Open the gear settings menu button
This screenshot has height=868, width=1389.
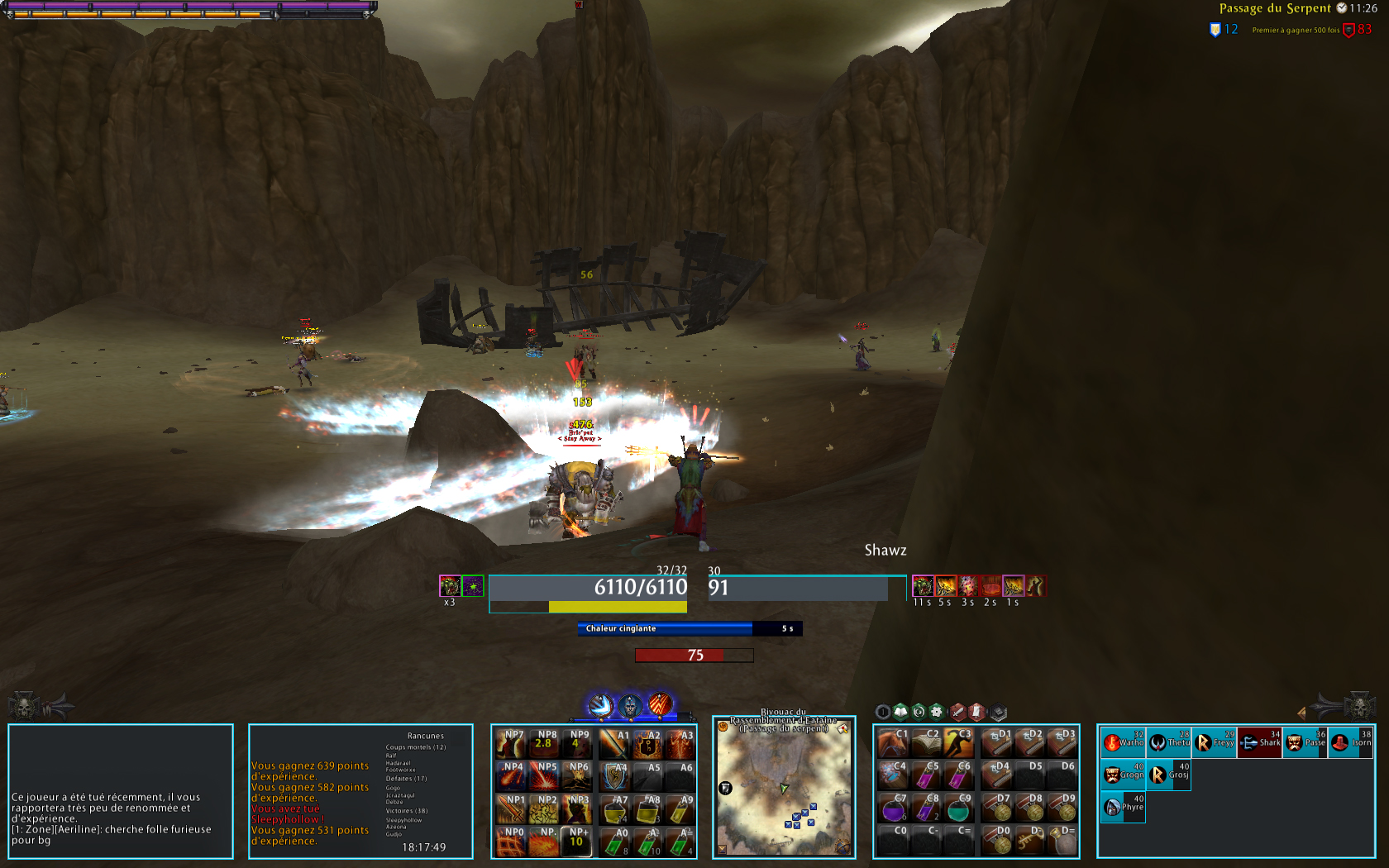tap(937, 711)
